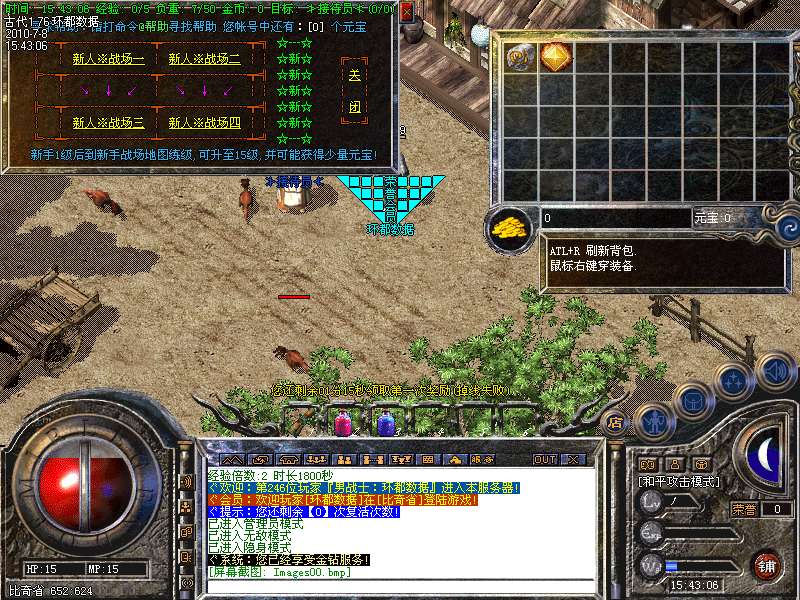This screenshot has height=600, width=800.
Task: Enter 新人※战场三 from the dialog
Action: (x=108, y=123)
